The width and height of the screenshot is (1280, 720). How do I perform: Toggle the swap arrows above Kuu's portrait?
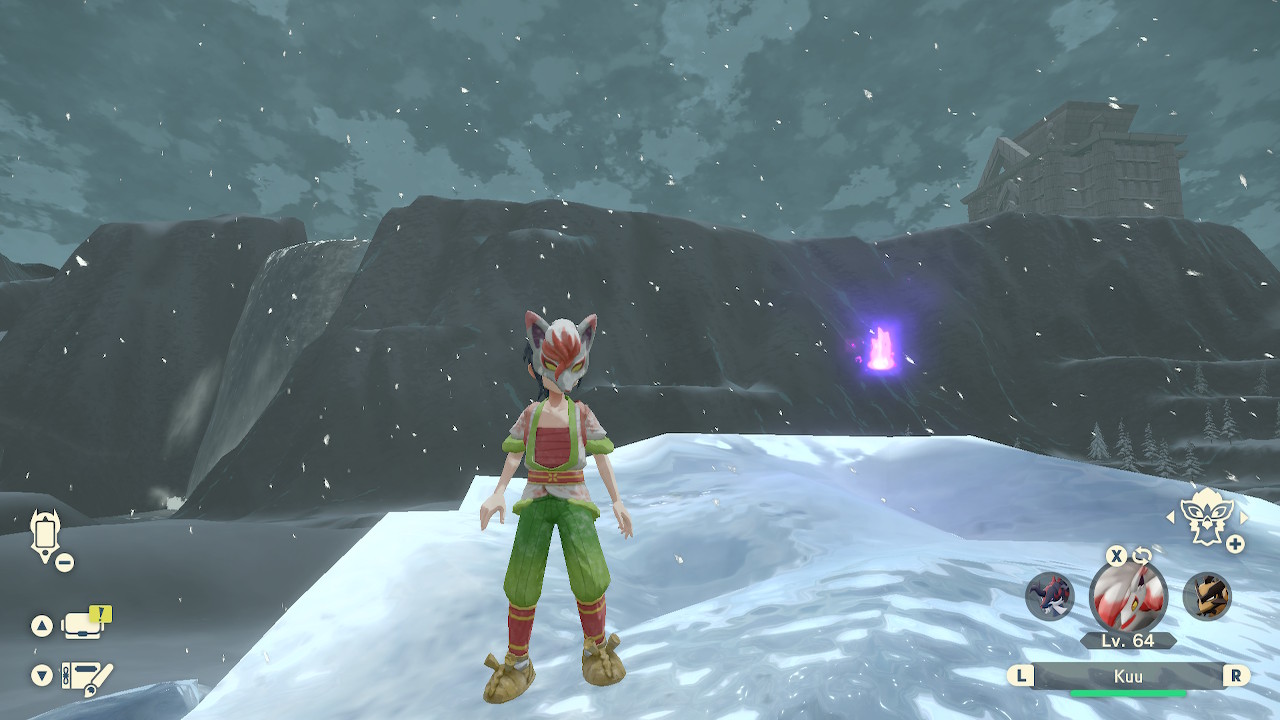(x=1142, y=555)
